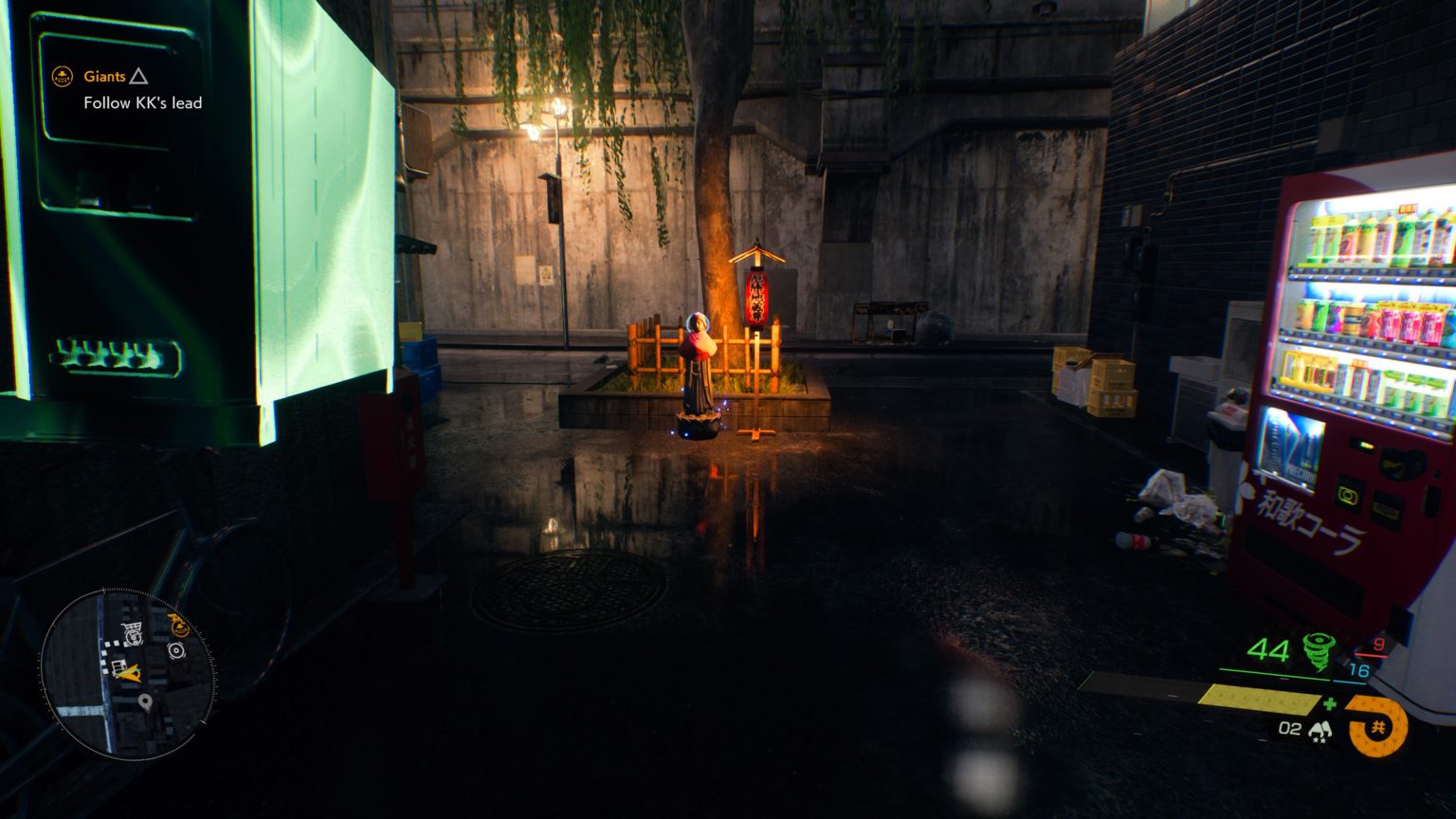Click the green plus healing icon
This screenshot has width=1456, height=819.
[1330, 703]
